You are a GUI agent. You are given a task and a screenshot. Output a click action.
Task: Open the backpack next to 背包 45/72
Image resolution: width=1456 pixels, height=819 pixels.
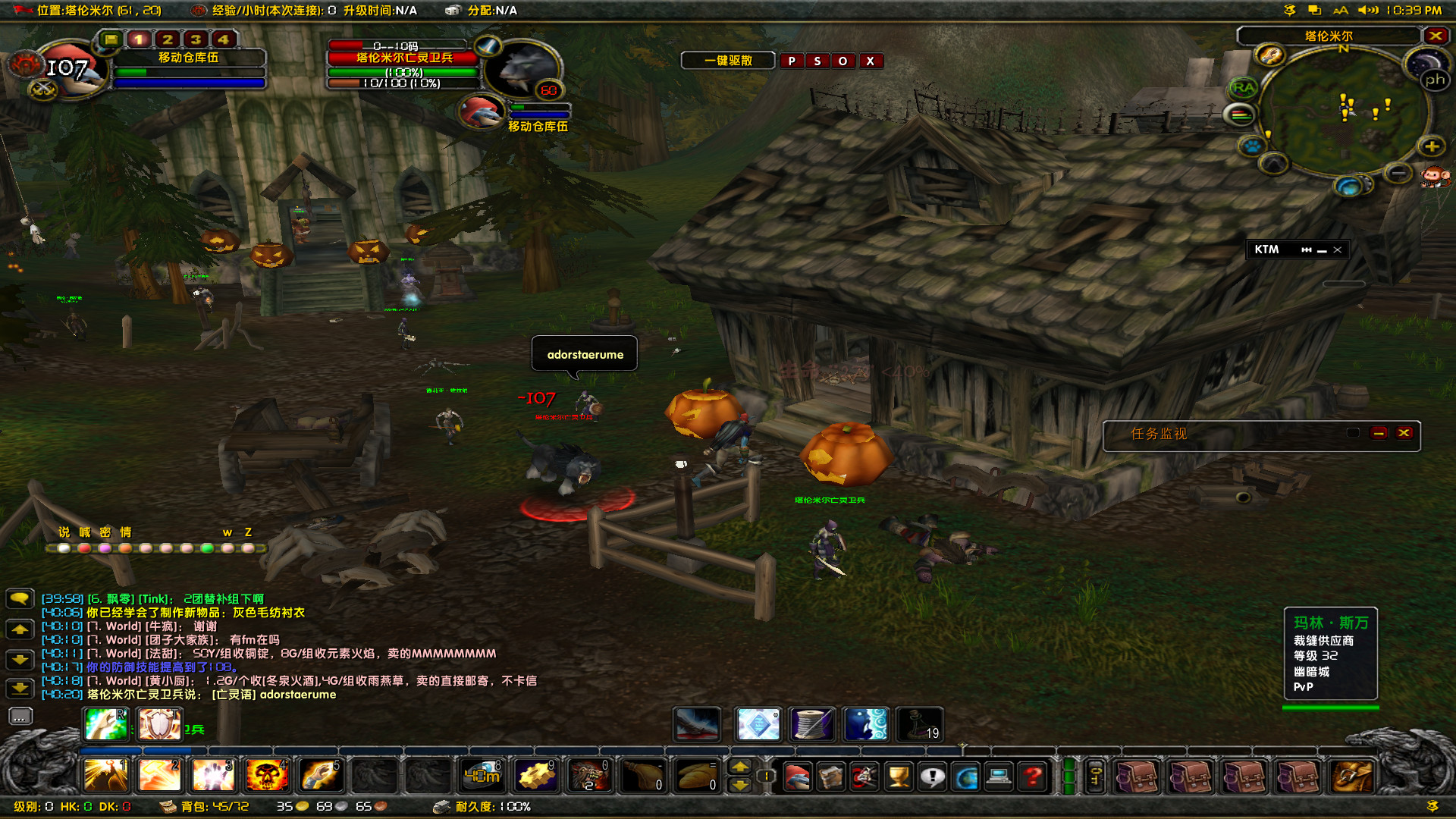point(168,807)
